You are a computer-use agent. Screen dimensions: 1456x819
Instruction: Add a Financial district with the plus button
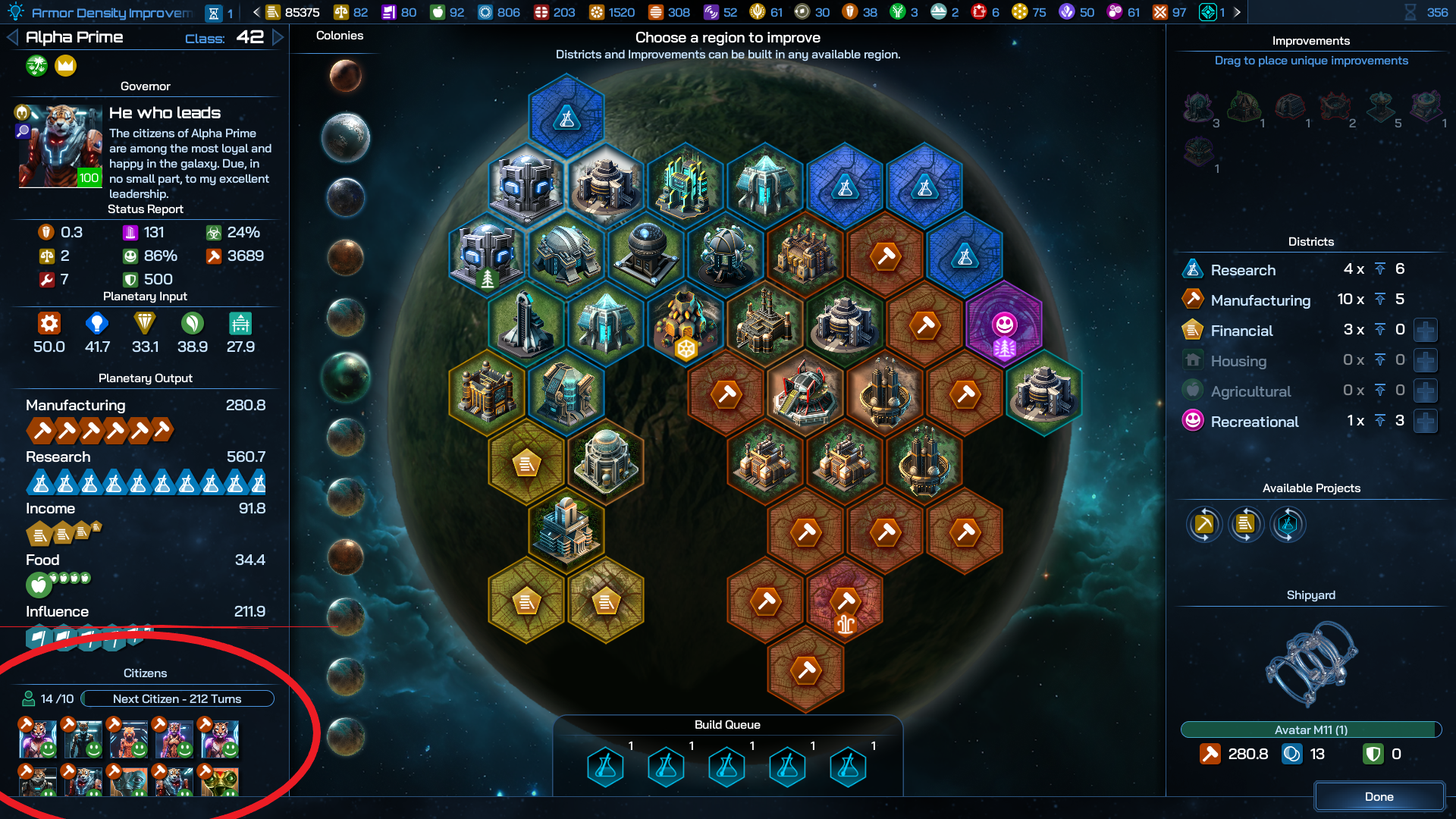tap(1426, 331)
